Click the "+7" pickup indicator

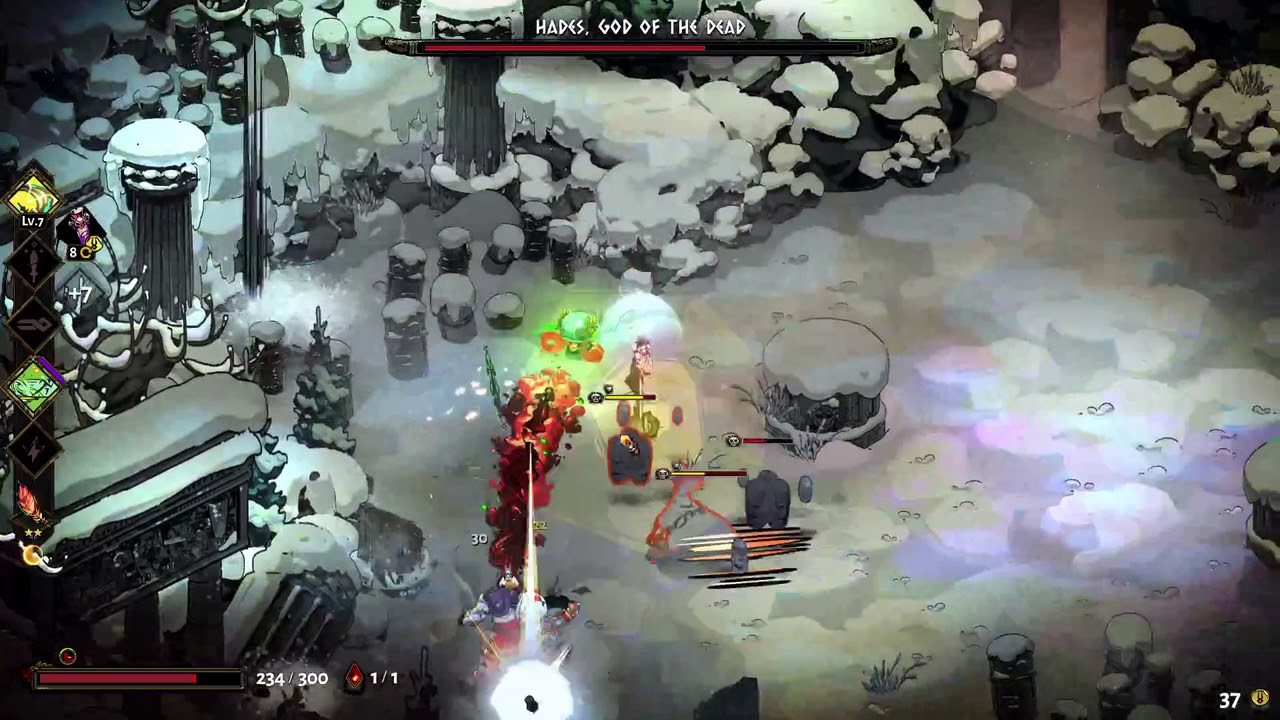(79, 293)
